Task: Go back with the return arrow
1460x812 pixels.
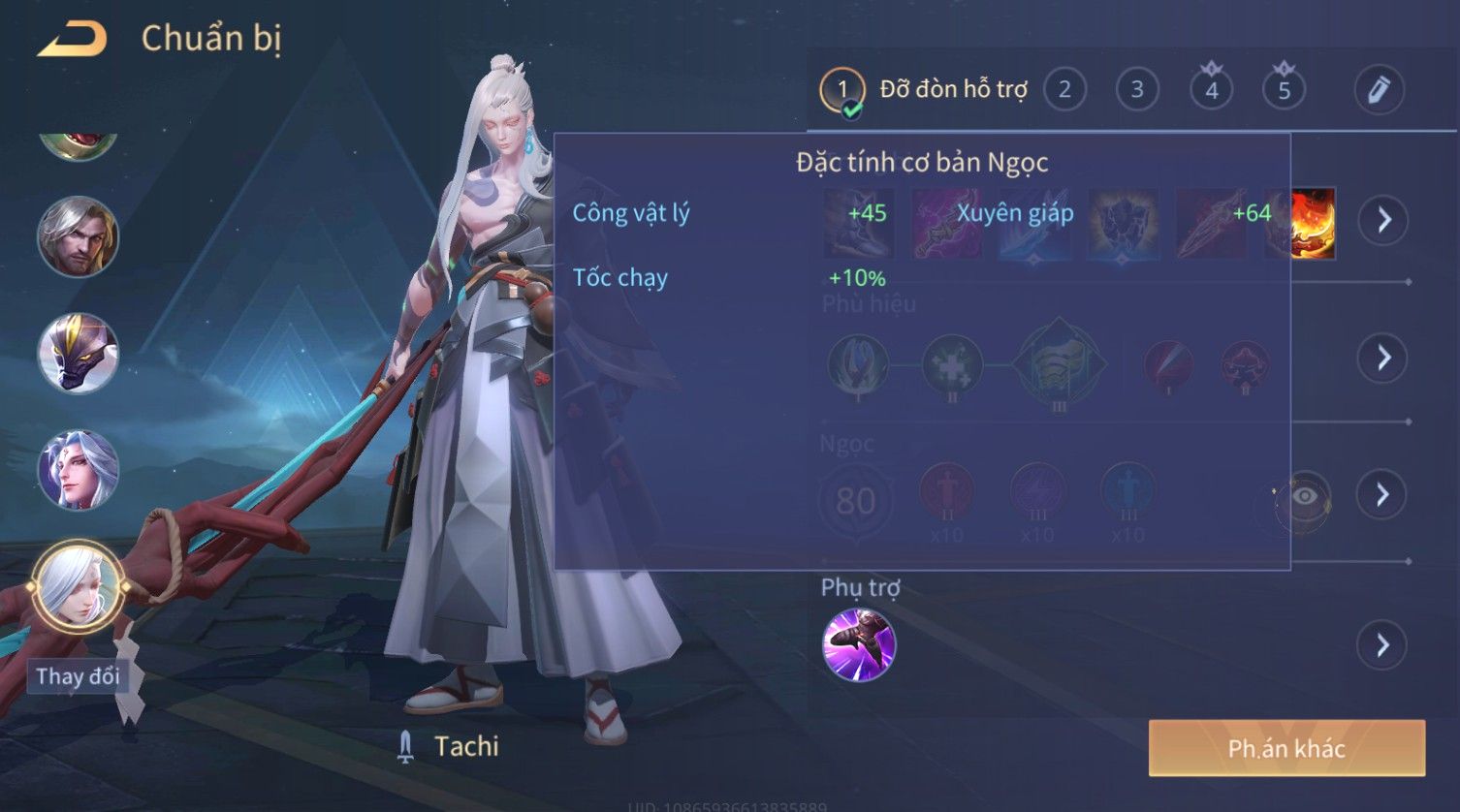Action: 72,39
